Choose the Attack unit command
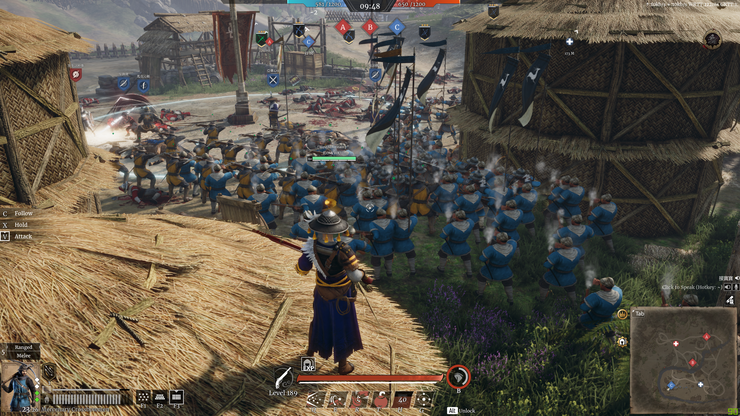This screenshot has height=416, width=740. [22, 236]
